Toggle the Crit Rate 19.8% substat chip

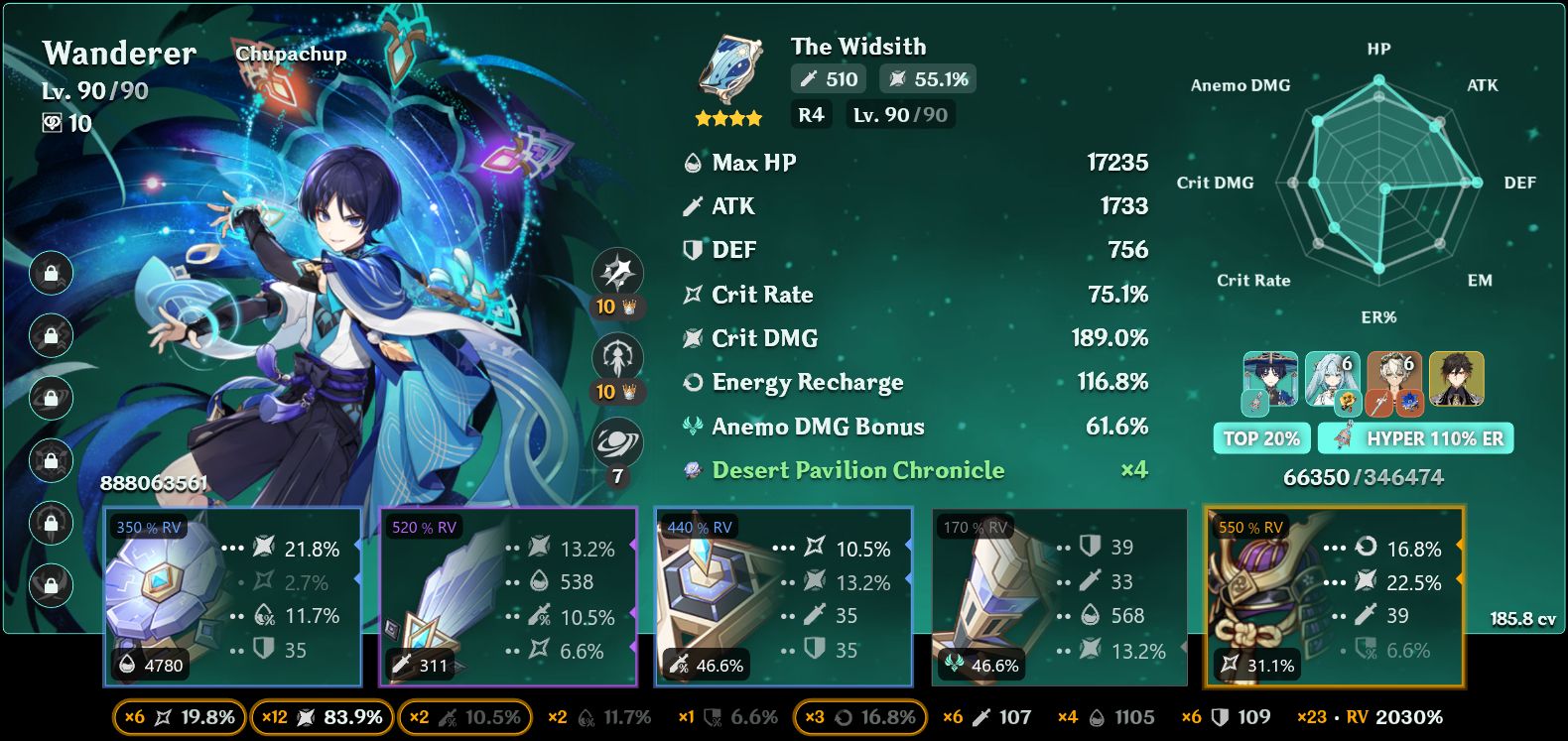(180, 717)
